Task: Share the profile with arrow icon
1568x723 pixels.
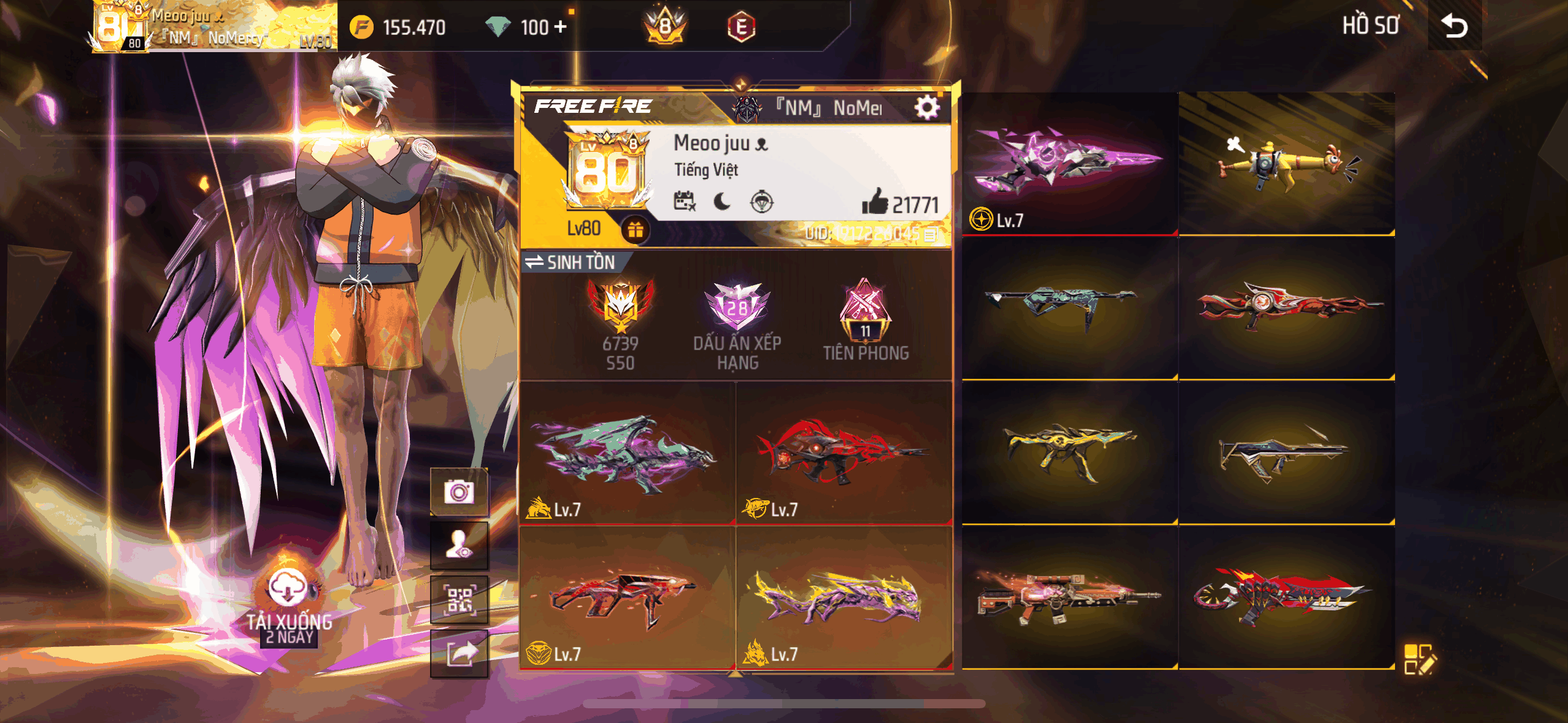Action: (x=459, y=654)
